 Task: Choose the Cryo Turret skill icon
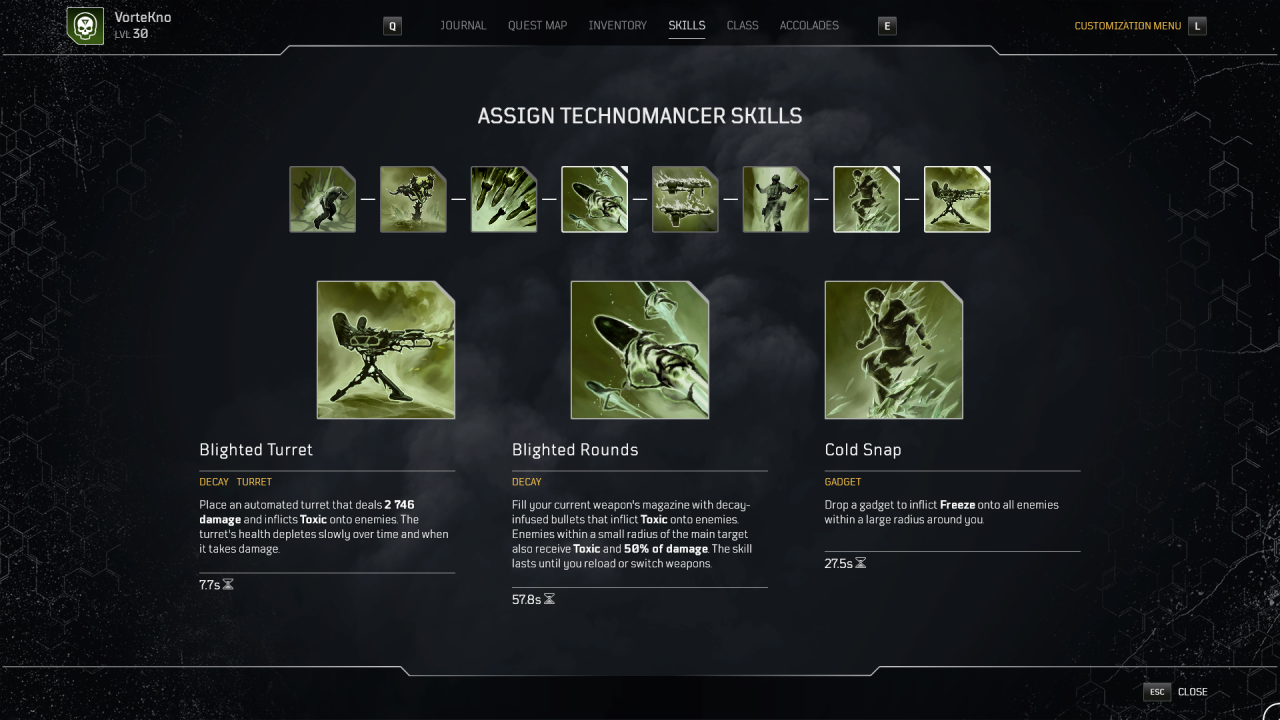(x=413, y=200)
